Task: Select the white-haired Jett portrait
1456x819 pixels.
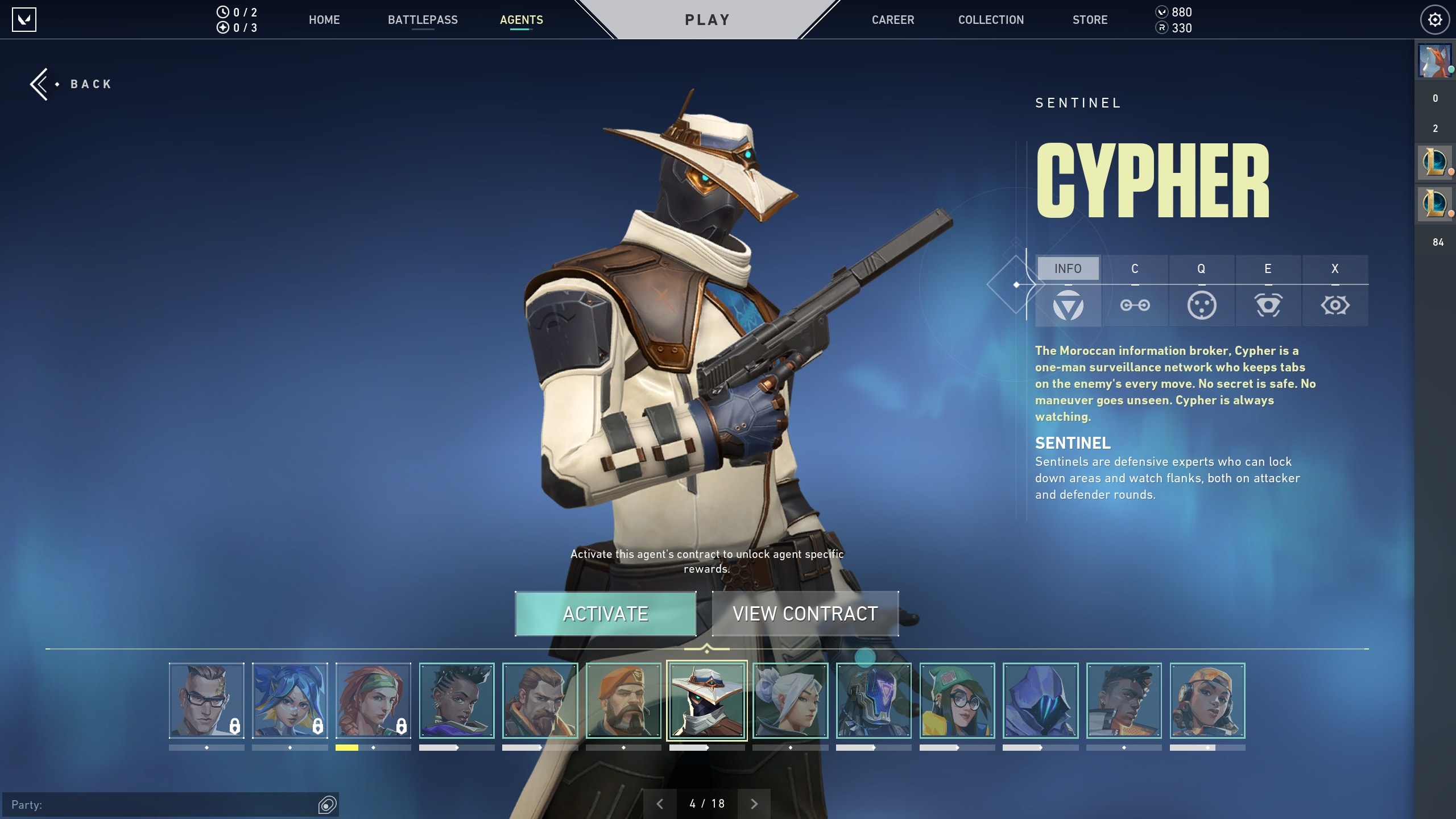Action: pos(790,701)
